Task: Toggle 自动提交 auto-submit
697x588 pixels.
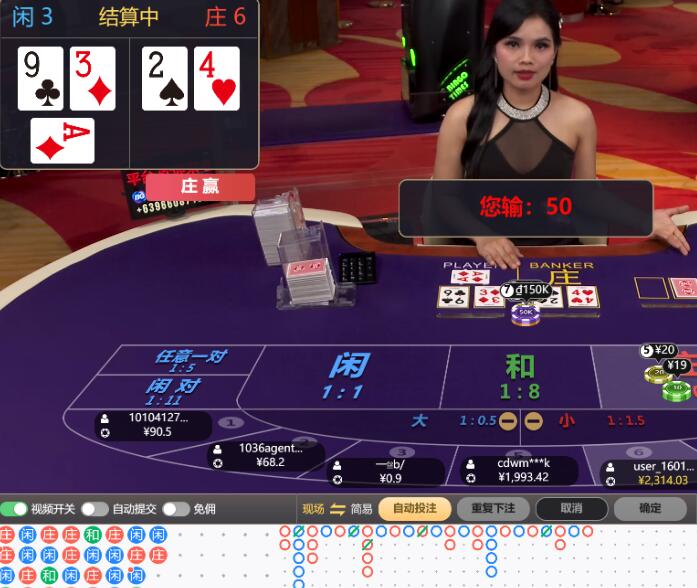Action: tap(95, 509)
